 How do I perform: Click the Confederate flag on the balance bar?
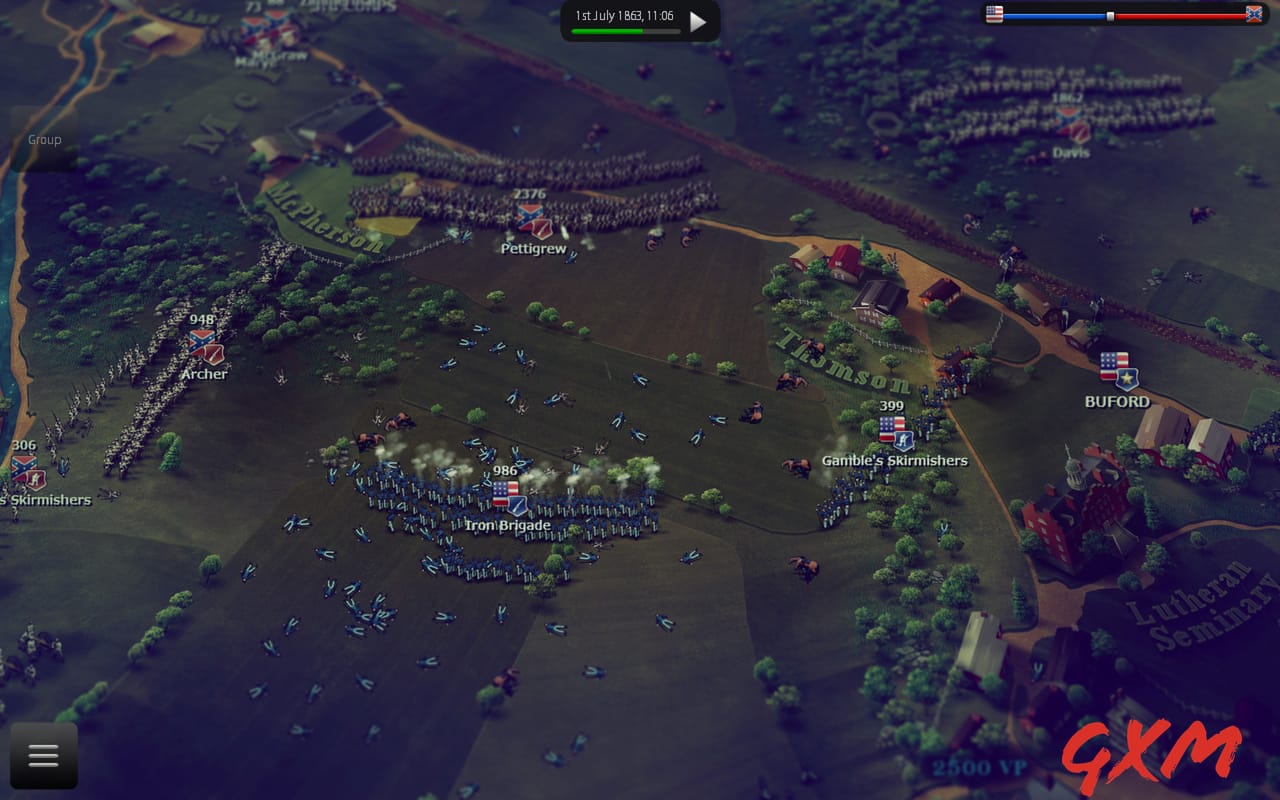[1253, 14]
